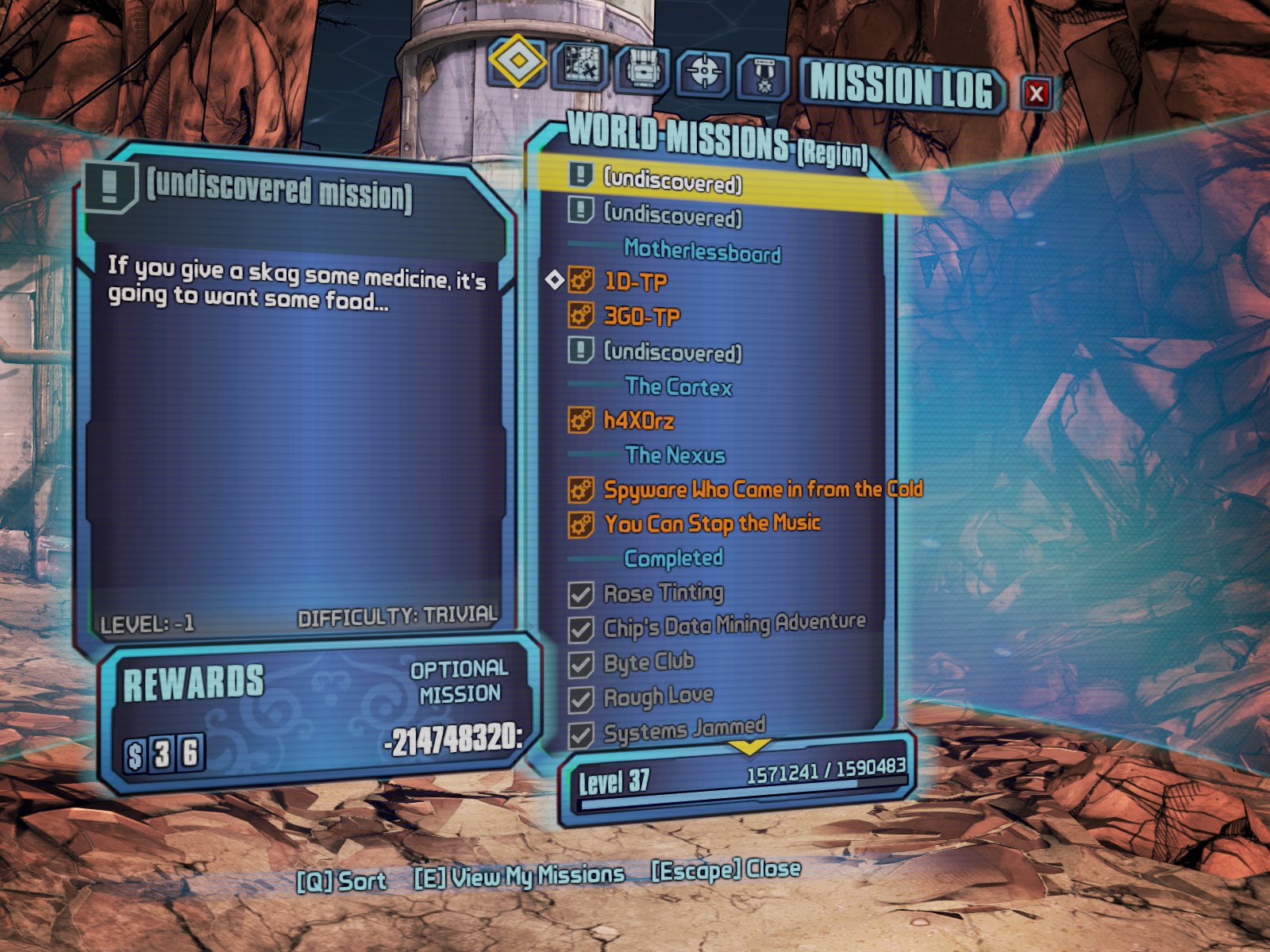Select the Missions diamond tab

coord(517,60)
